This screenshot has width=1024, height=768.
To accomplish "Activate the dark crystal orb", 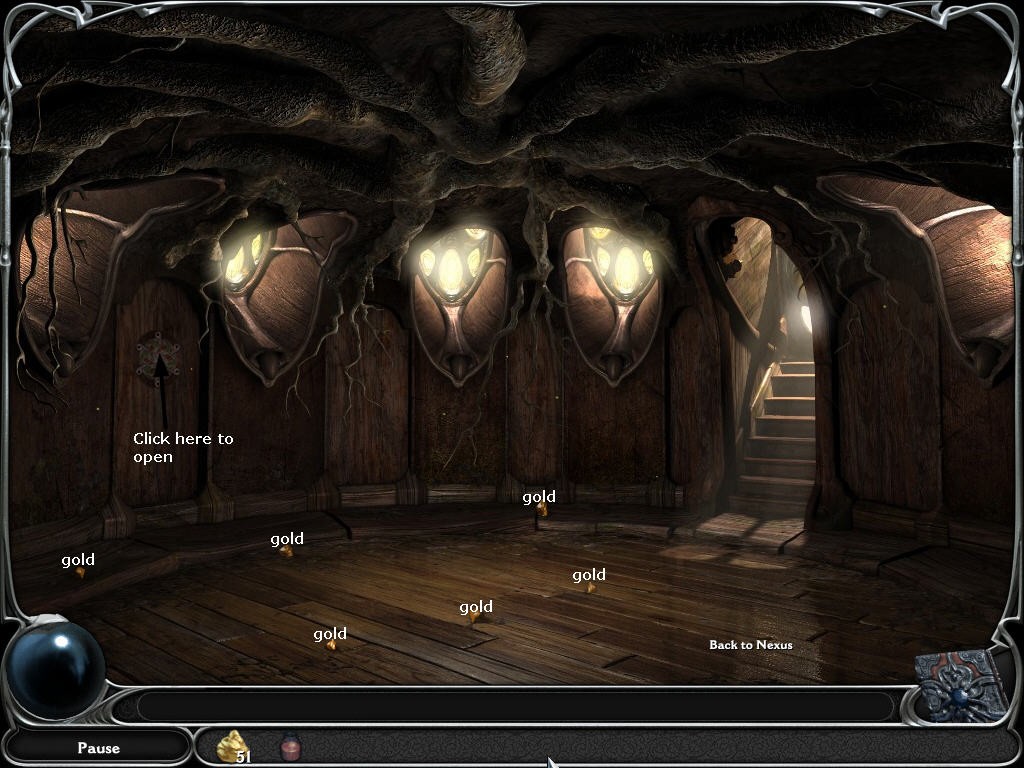I will pyautogui.click(x=56, y=669).
